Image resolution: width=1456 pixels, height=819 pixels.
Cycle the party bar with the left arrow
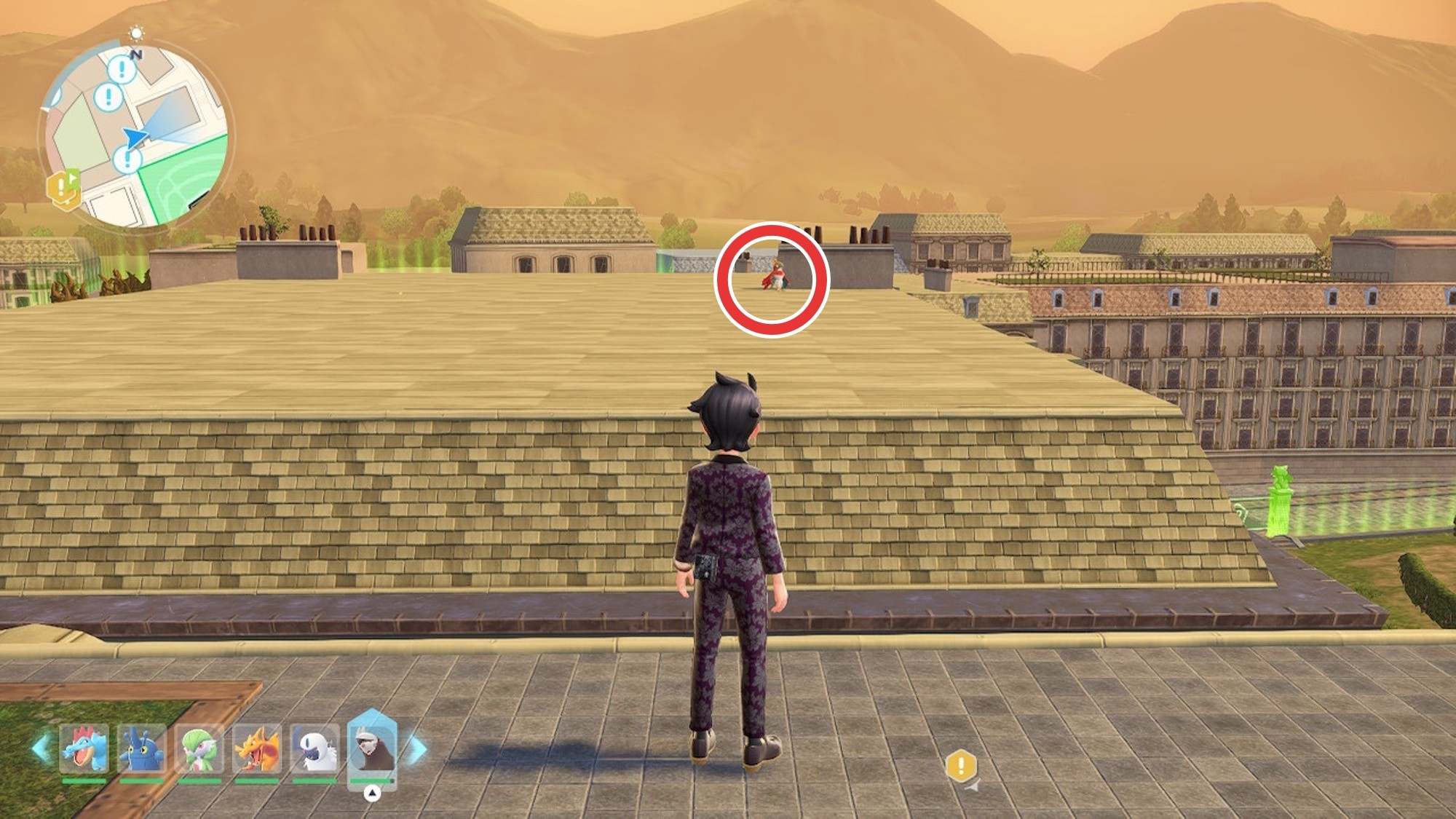click(x=41, y=749)
